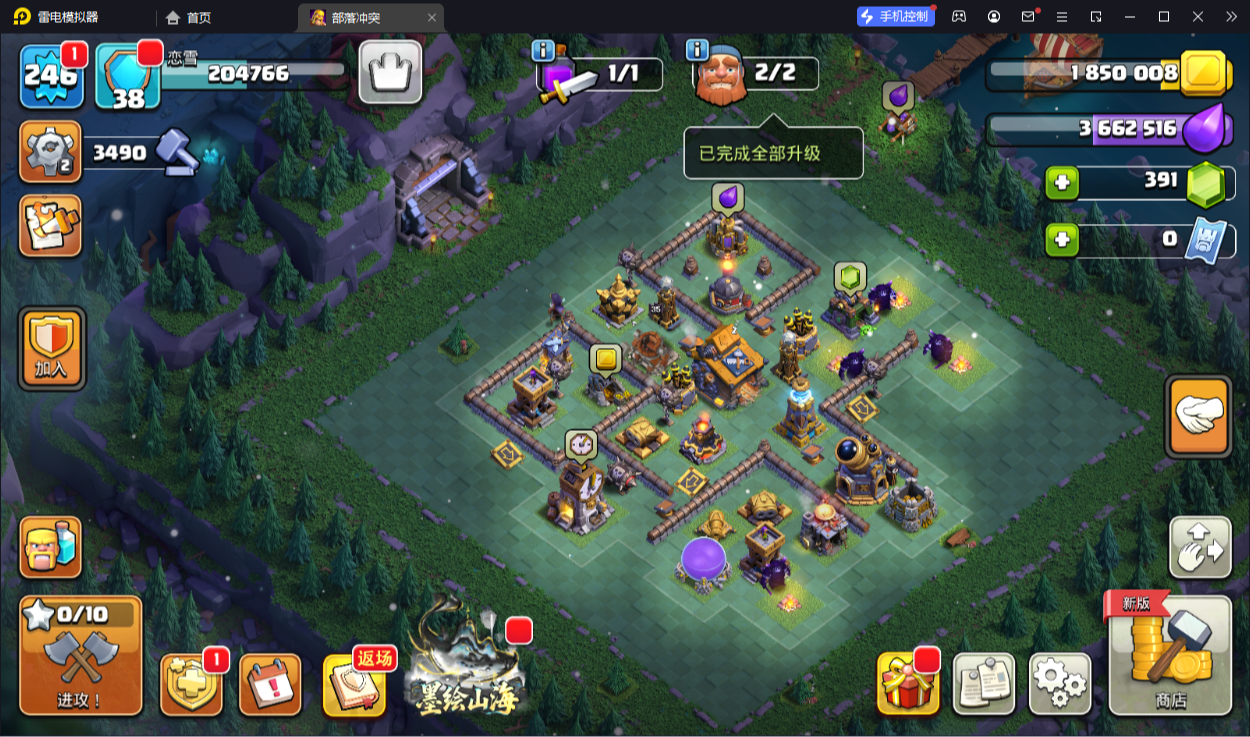Open the 加入 clan shield button

51,347
